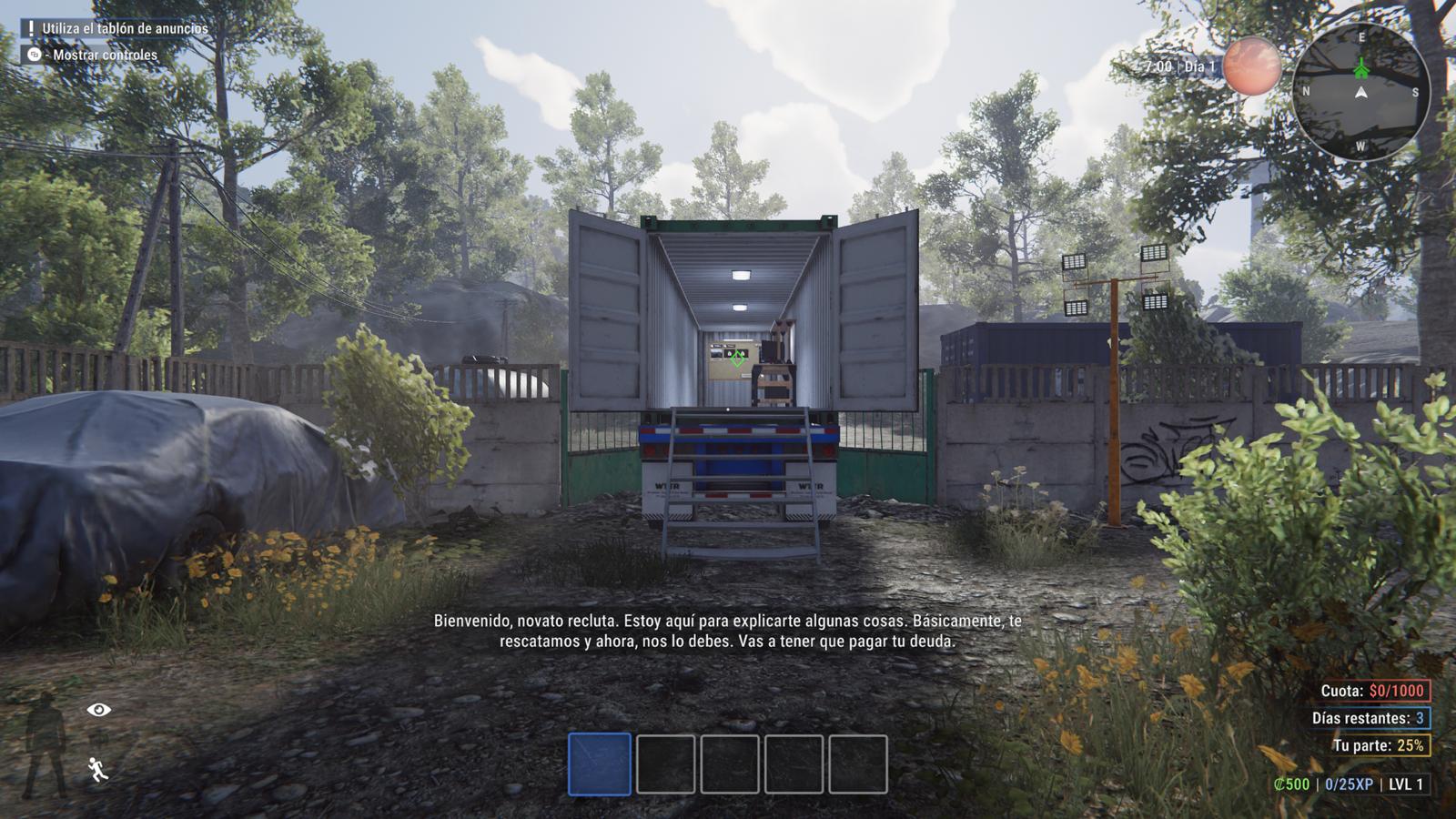Click the "Utiliza el tablón de anuncios" objective
This screenshot has height=819, width=1456.
pyautogui.click(x=124, y=28)
